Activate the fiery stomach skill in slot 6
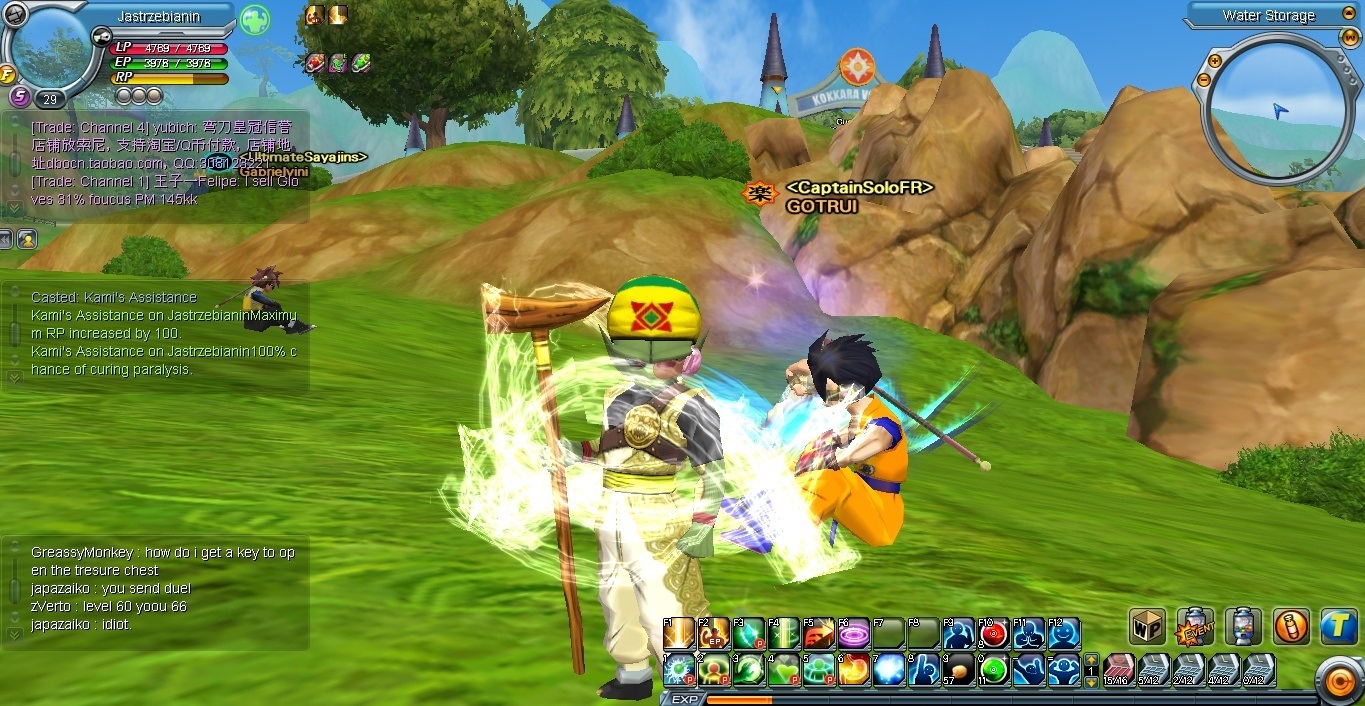The height and width of the screenshot is (706, 1365). coord(854,669)
